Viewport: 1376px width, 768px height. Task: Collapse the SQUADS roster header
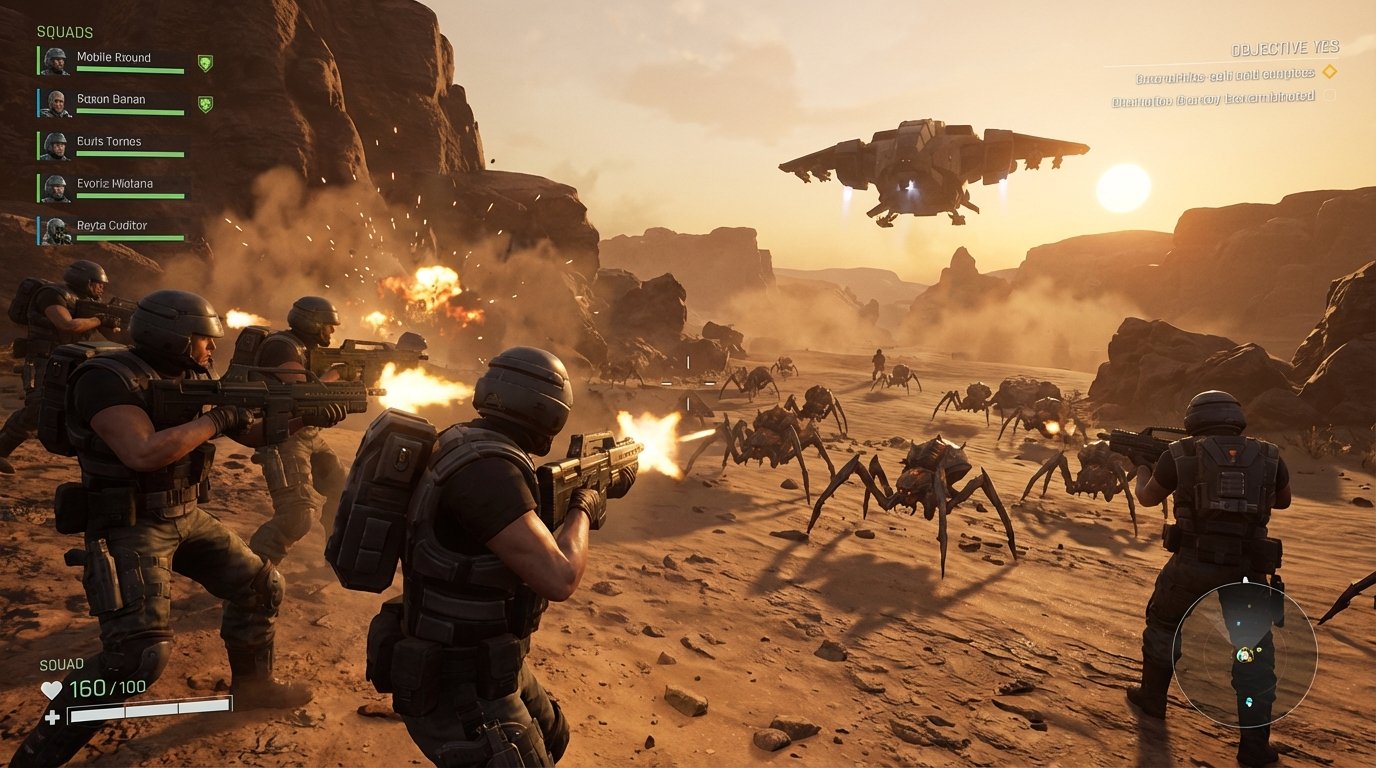pos(66,31)
